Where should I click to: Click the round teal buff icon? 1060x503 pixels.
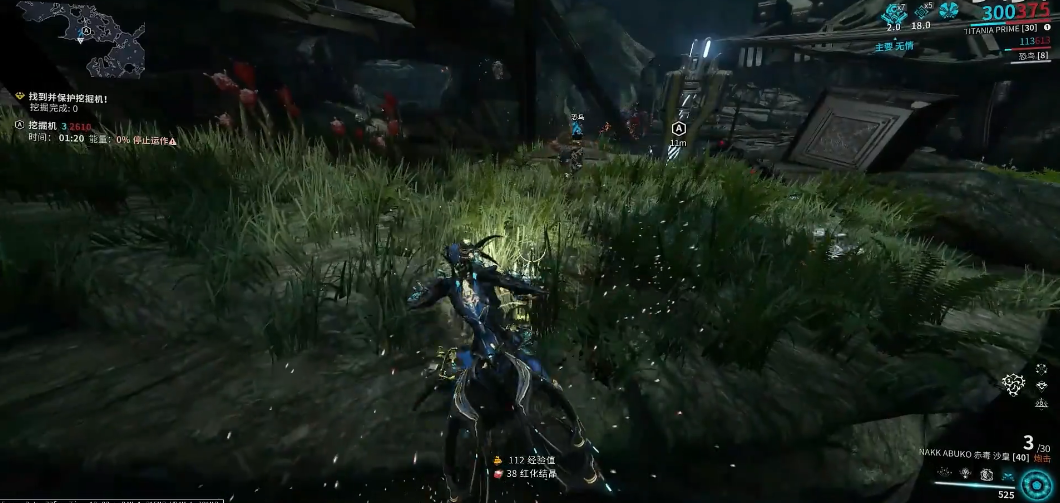tap(949, 12)
